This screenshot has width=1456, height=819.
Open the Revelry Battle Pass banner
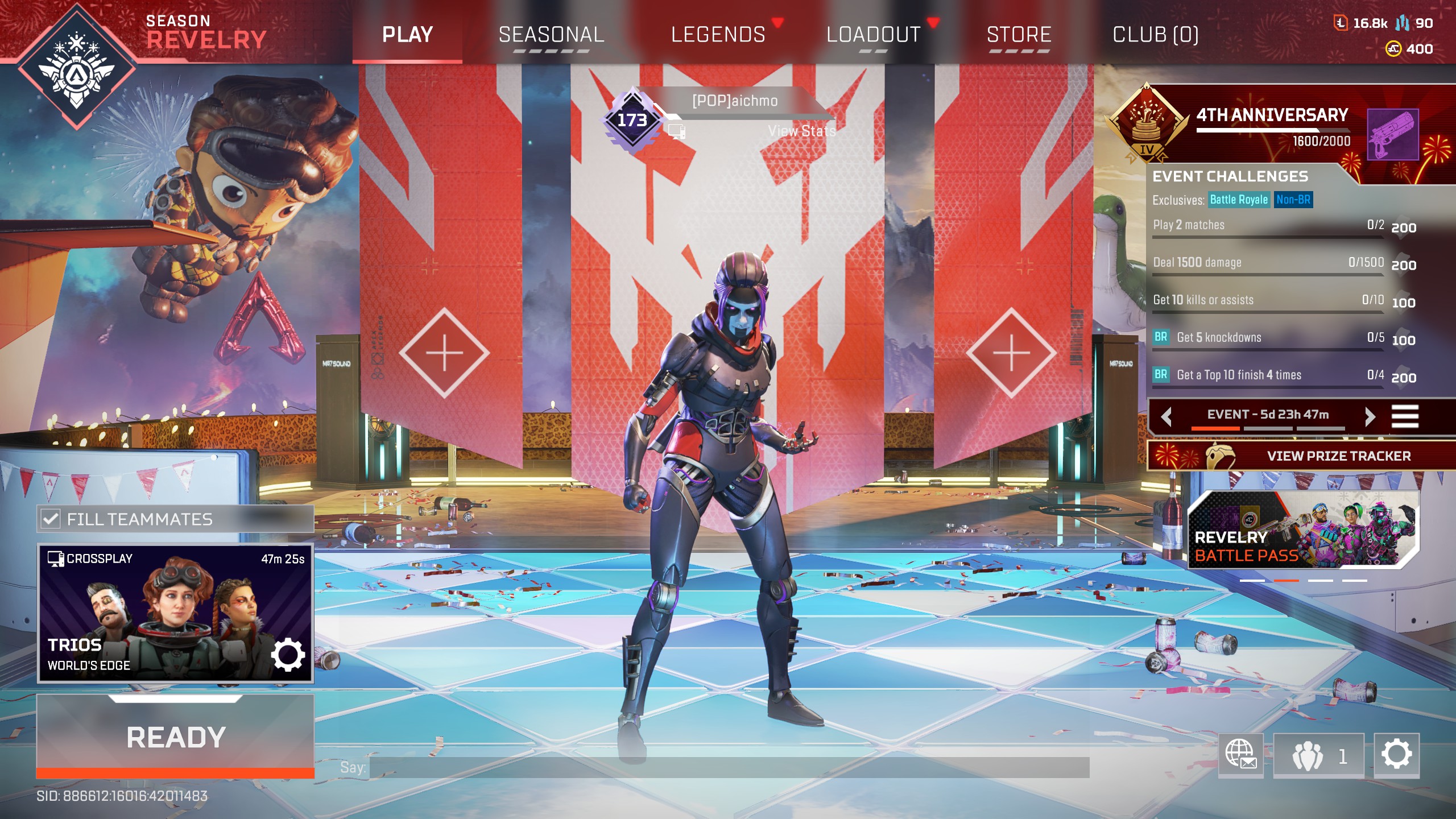1302,530
